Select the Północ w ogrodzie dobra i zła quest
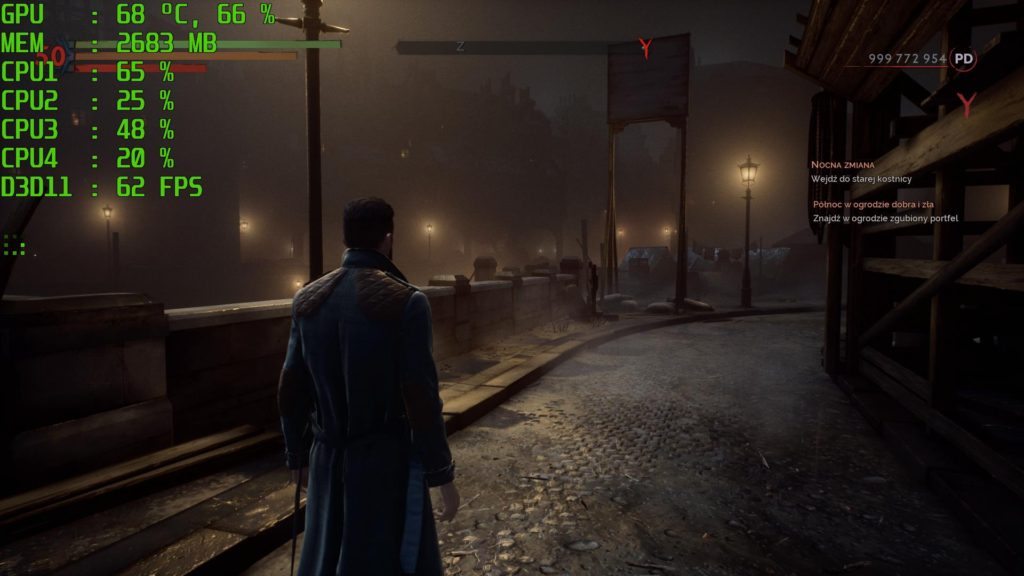This screenshot has height=576, width=1024. pyautogui.click(x=873, y=204)
